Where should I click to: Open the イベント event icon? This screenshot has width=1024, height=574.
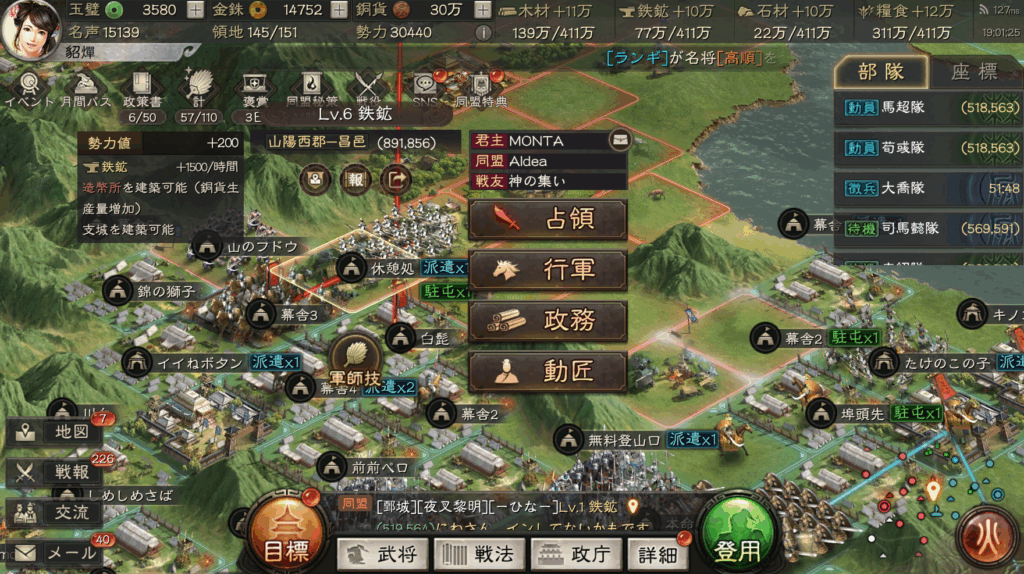pos(30,87)
